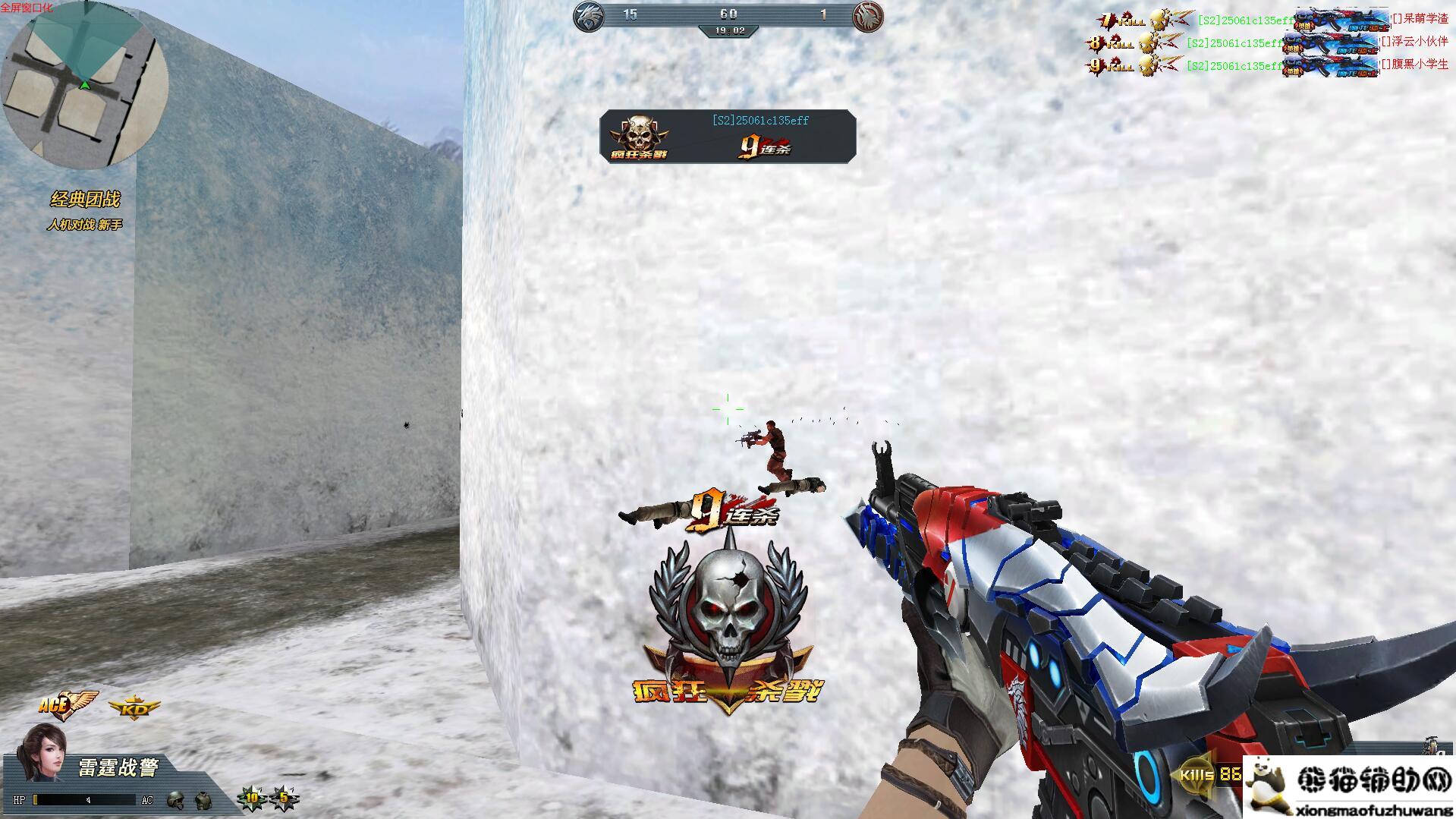Click the circular minimap
1456x819 pixels.
tap(83, 83)
